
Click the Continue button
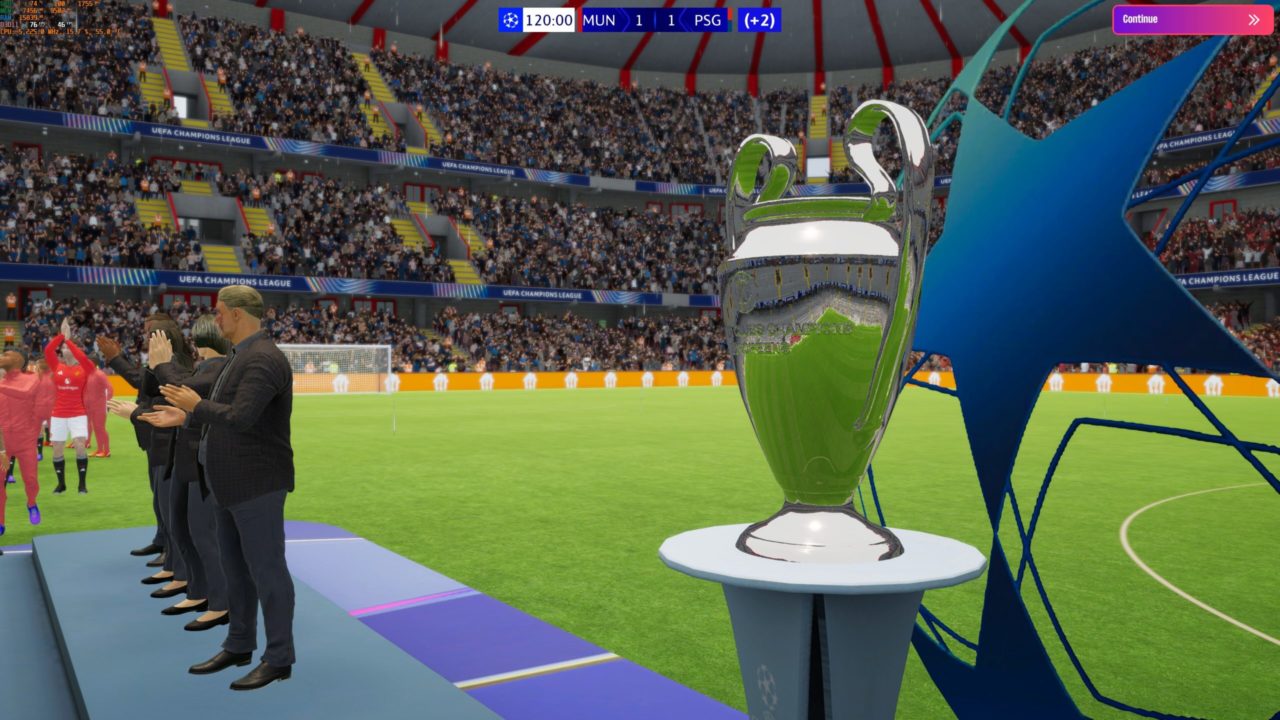pyautogui.click(x=1192, y=19)
